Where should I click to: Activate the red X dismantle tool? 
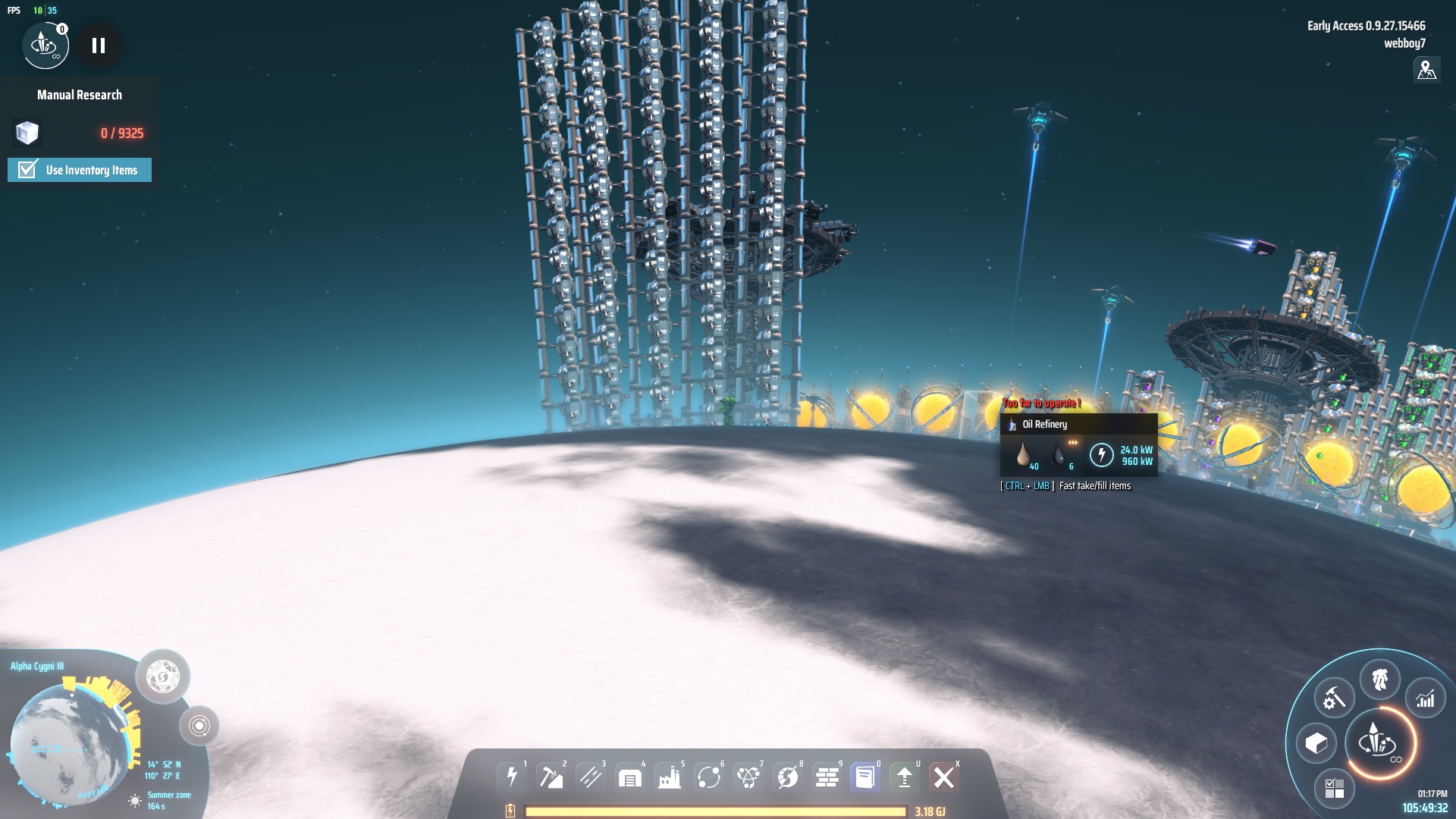pyautogui.click(x=944, y=777)
